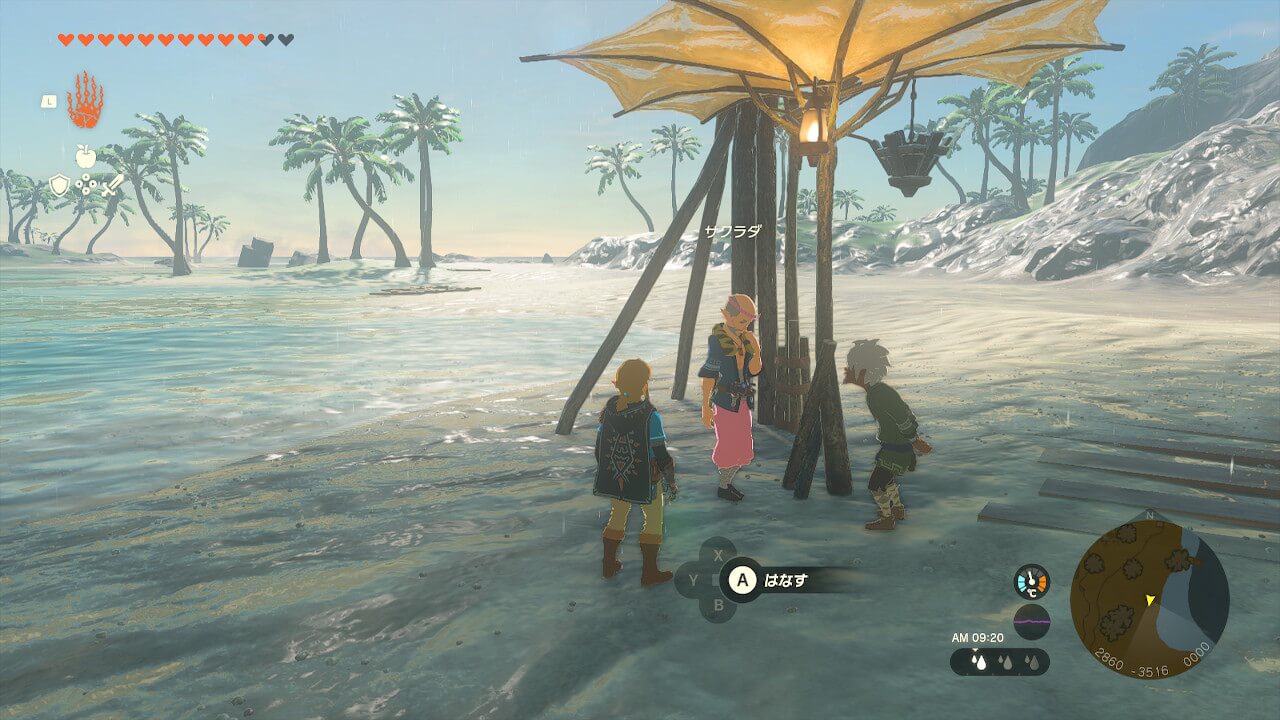Choose the sword weapon quick-swap icon
Screen dimensions: 1280x720
point(111,185)
